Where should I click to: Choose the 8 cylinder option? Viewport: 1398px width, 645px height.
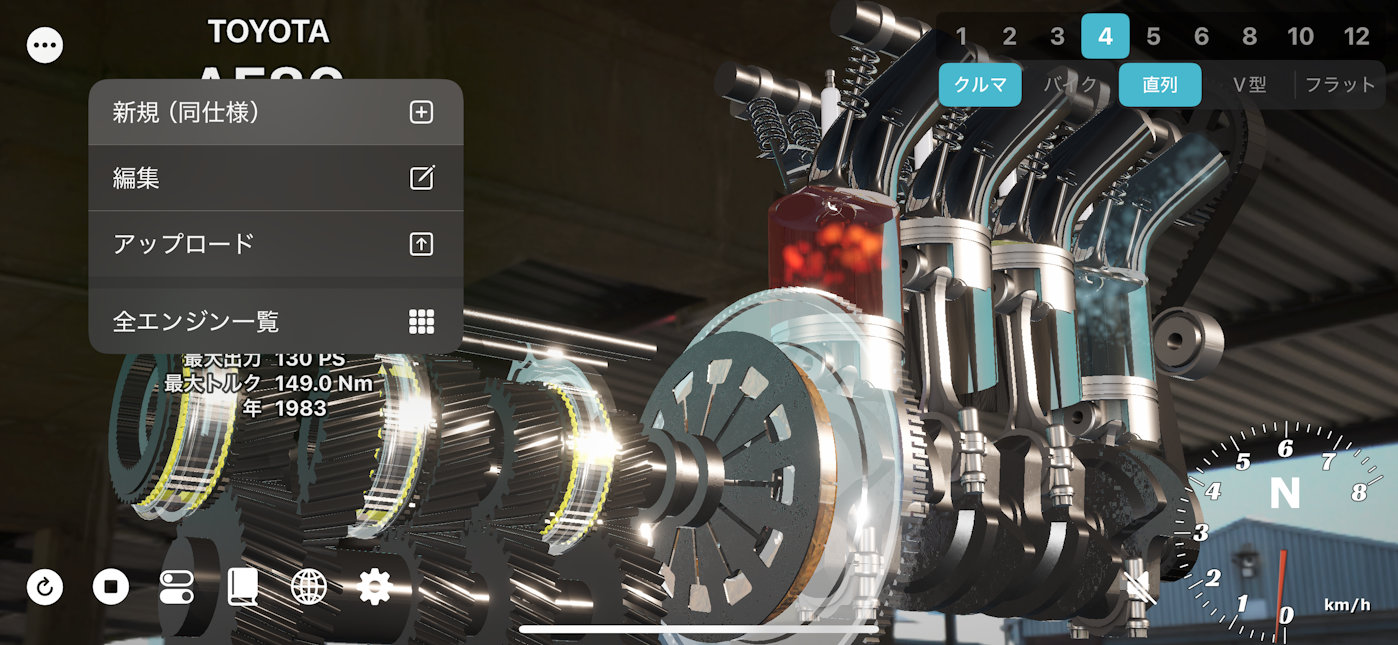tap(1249, 37)
